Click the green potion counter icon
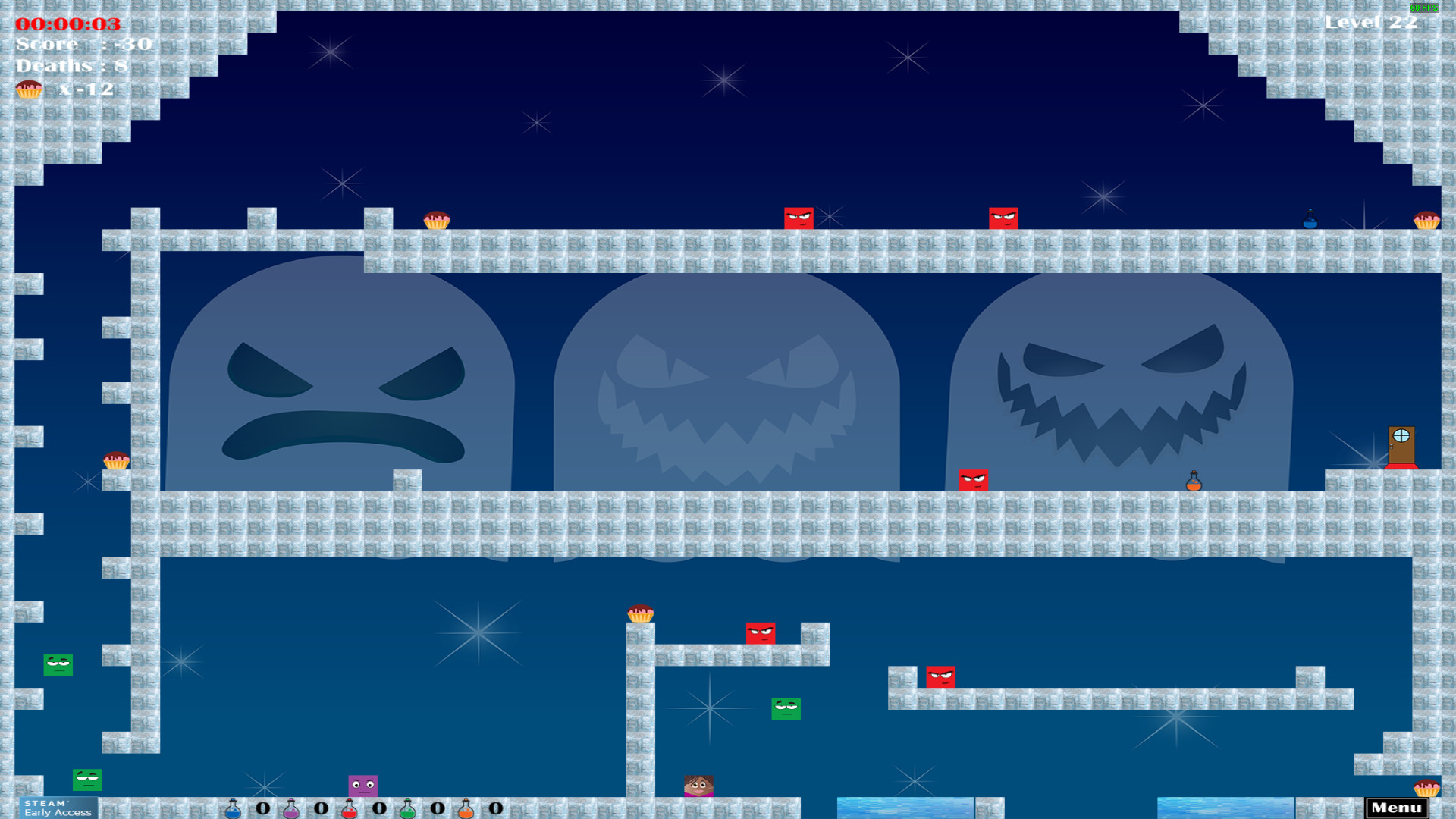This screenshot has height=819, width=1456. pyautogui.click(x=408, y=808)
